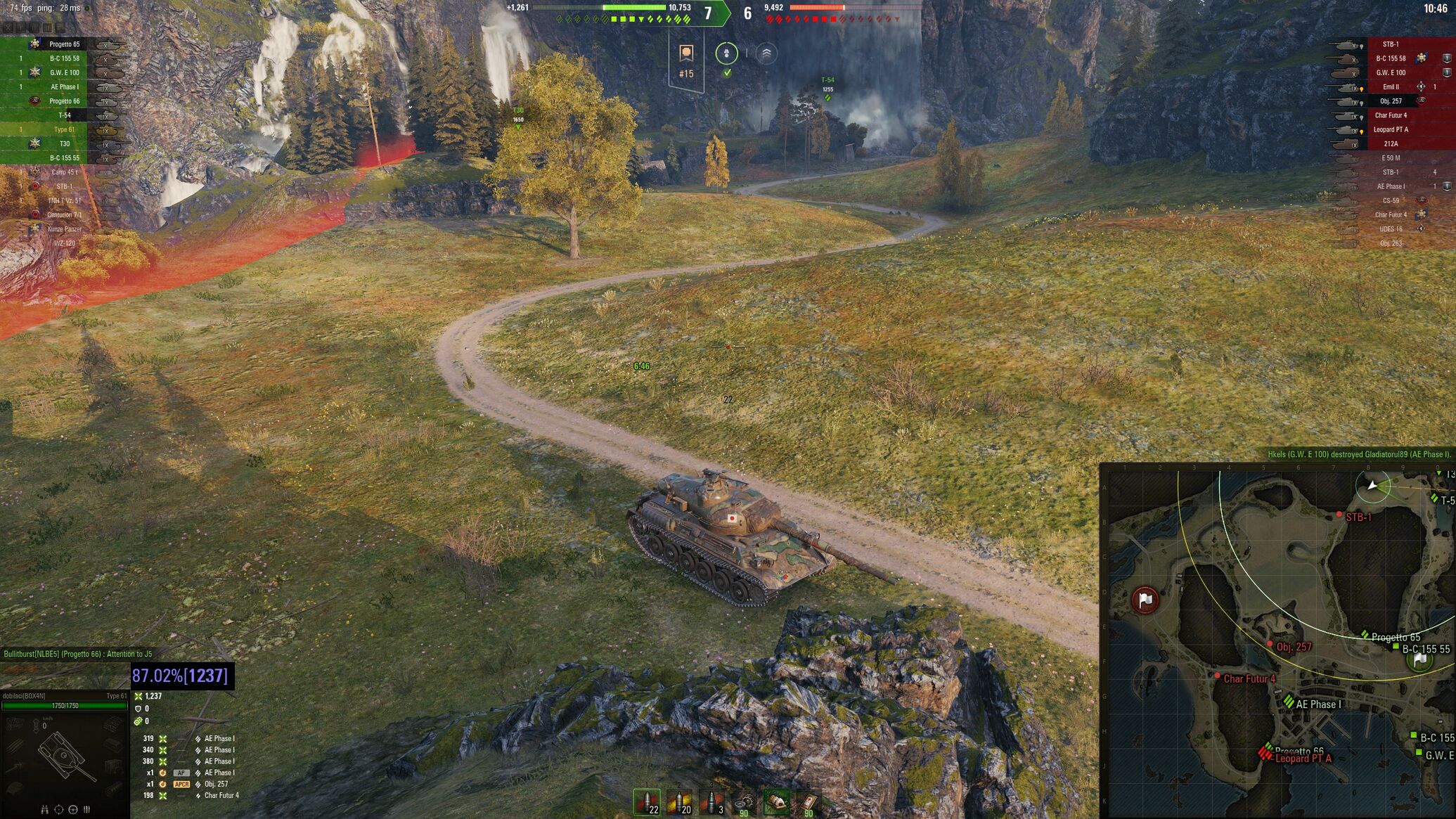Select Progetto 65 in the allied team list
Viewport: 1456px width, 819px height.
click(64, 44)
